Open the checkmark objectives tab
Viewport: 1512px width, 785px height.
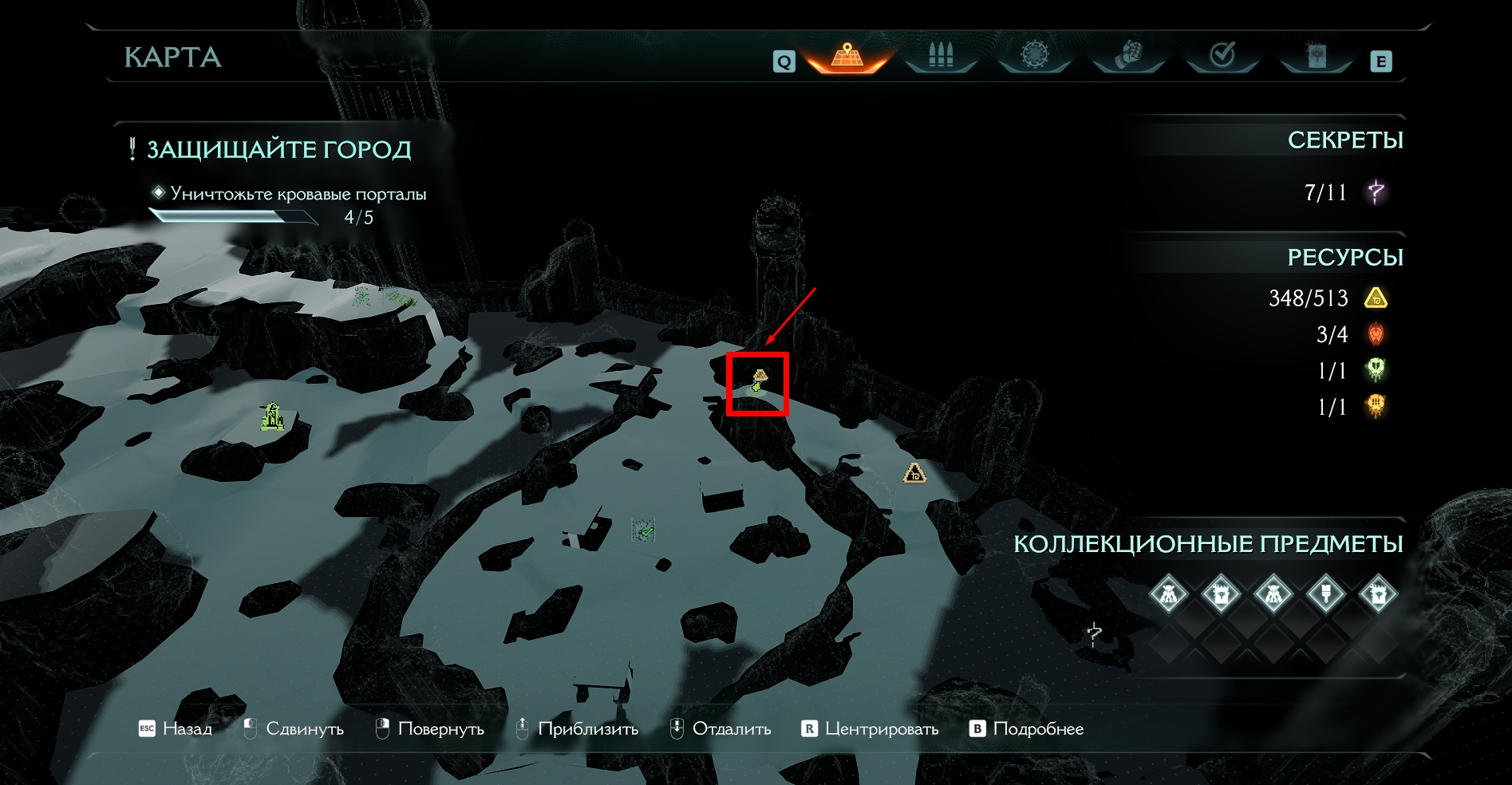point(1222,56)
